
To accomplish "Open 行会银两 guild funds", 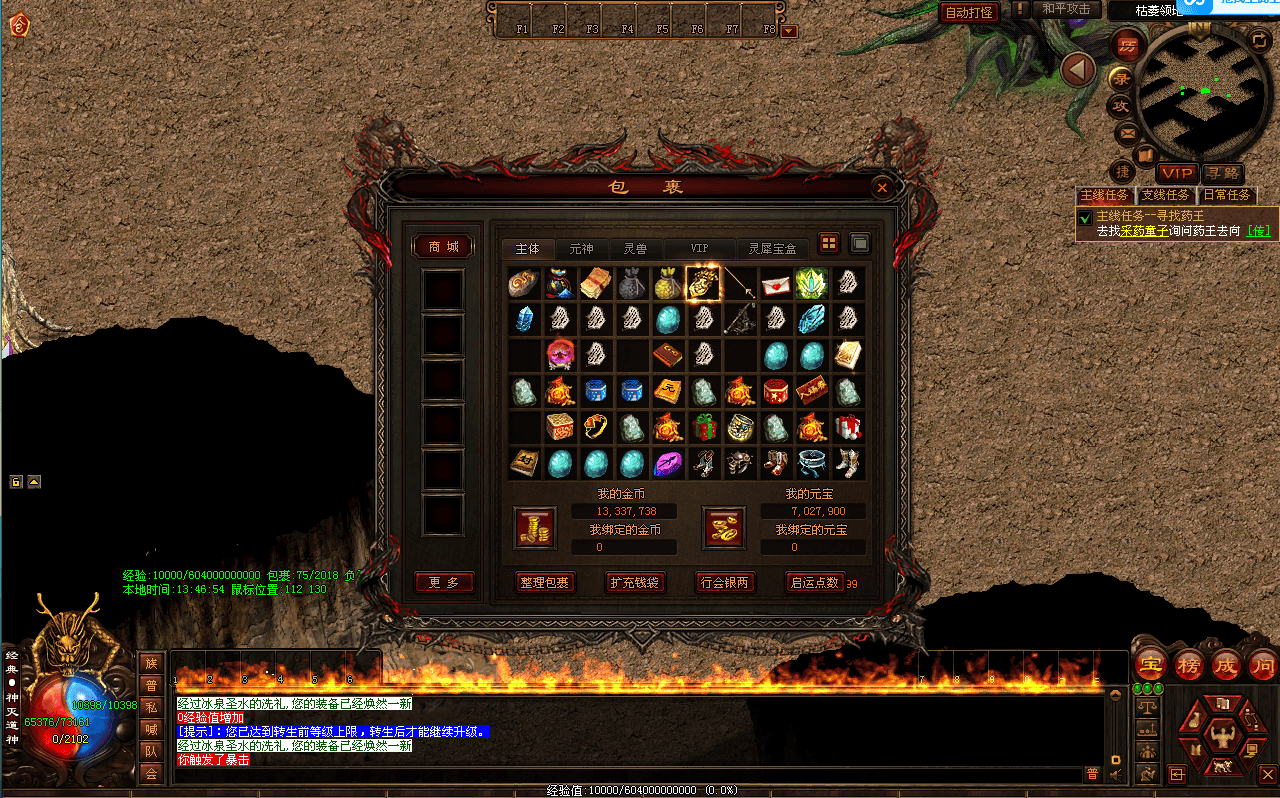I will [725, 583].
